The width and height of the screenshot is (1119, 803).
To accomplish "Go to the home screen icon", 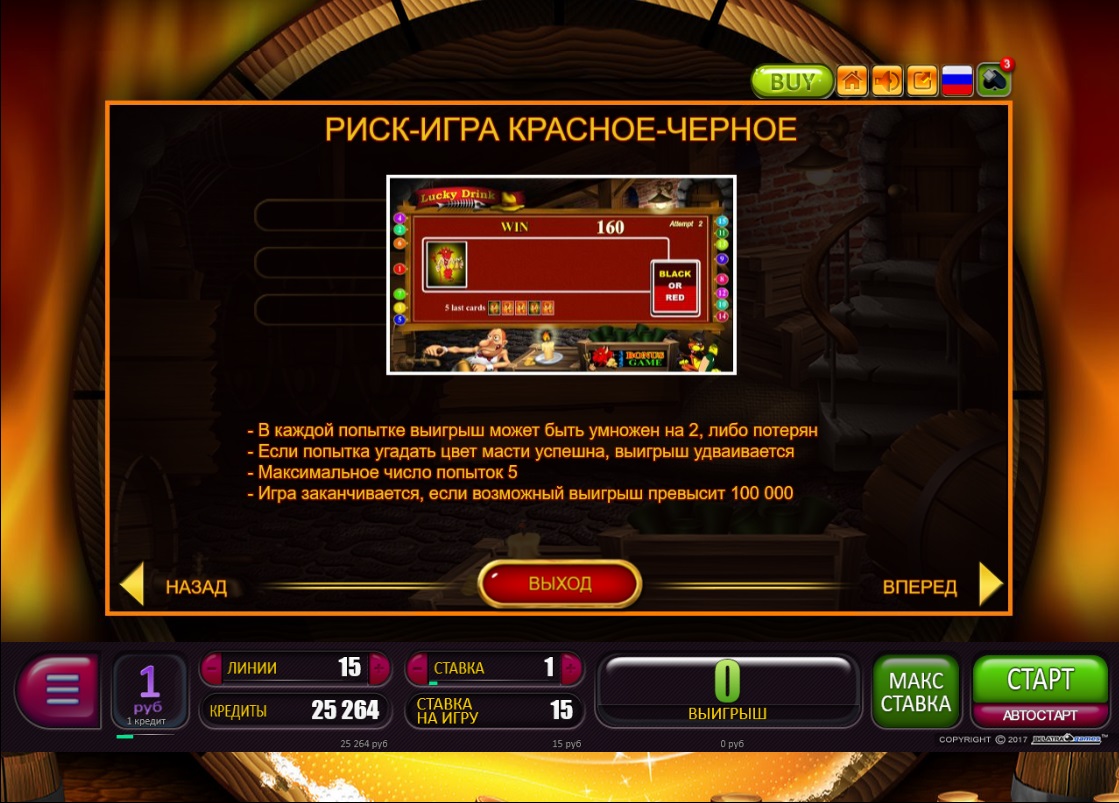I will click(852, 81).
